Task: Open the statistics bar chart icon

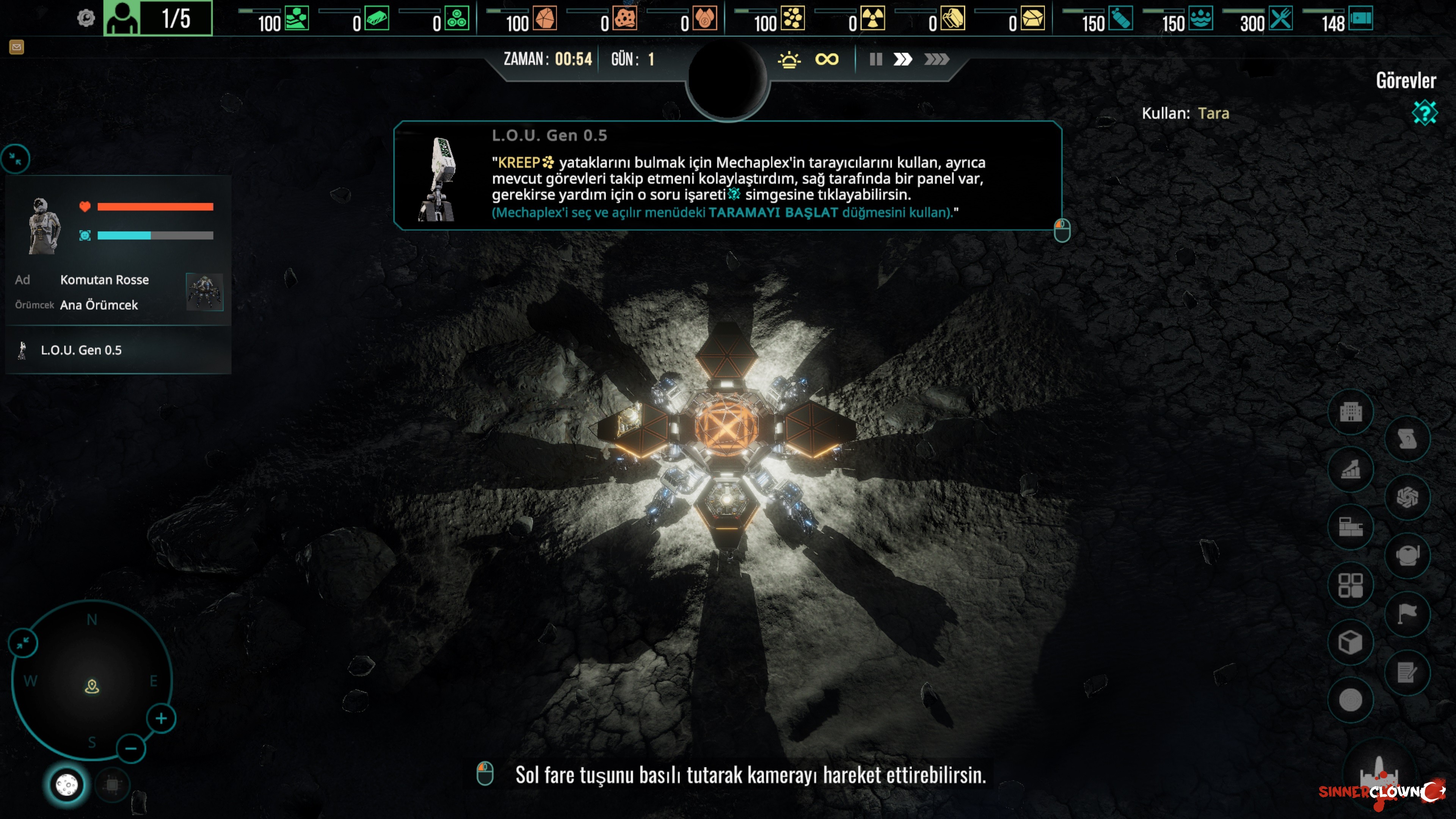Action: click(x=1350, y=470)
